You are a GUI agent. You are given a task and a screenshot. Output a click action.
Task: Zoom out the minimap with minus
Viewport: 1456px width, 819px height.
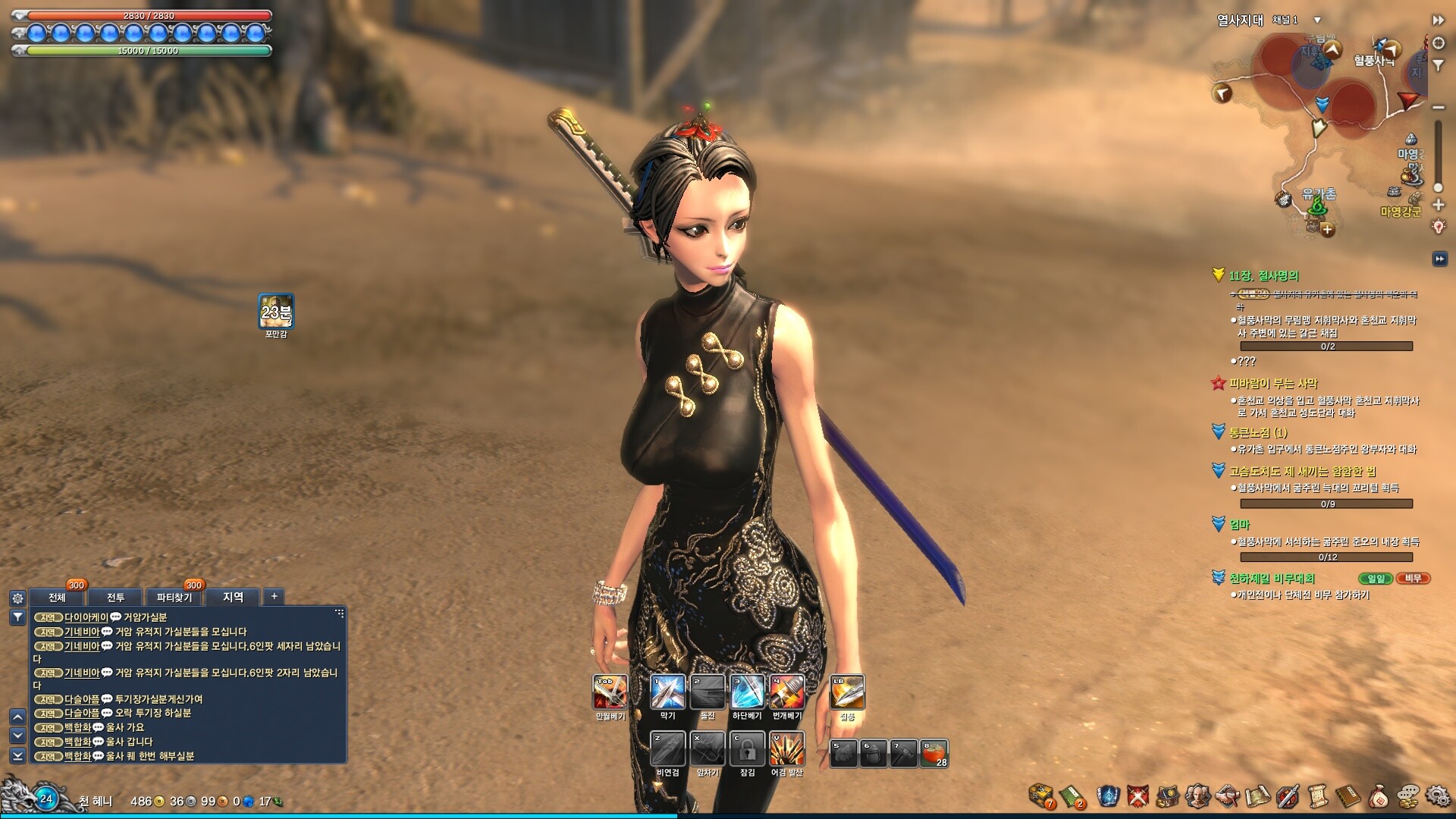click(x=1438, y=108)
